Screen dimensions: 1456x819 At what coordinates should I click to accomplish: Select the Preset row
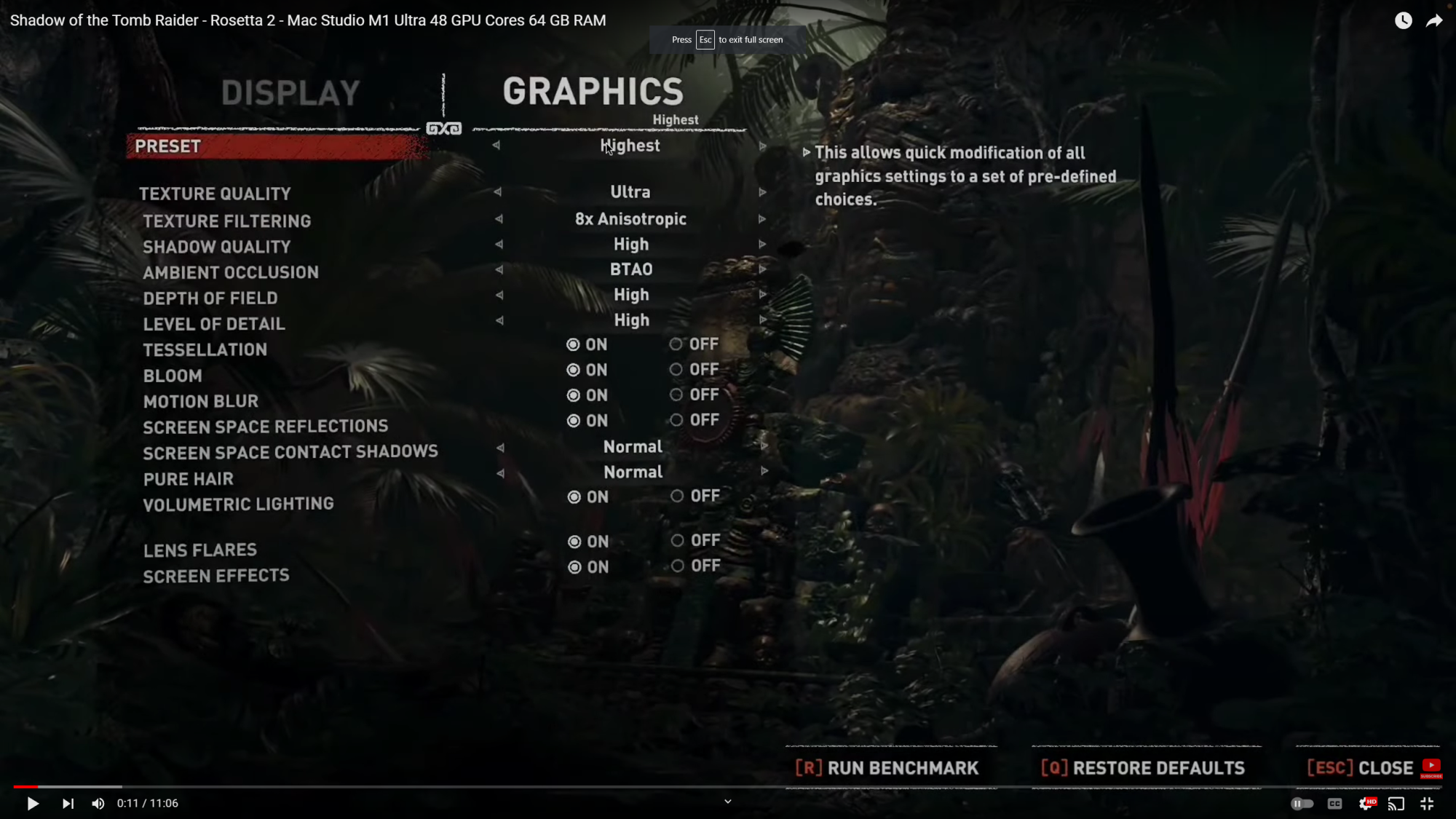(277, 146)
